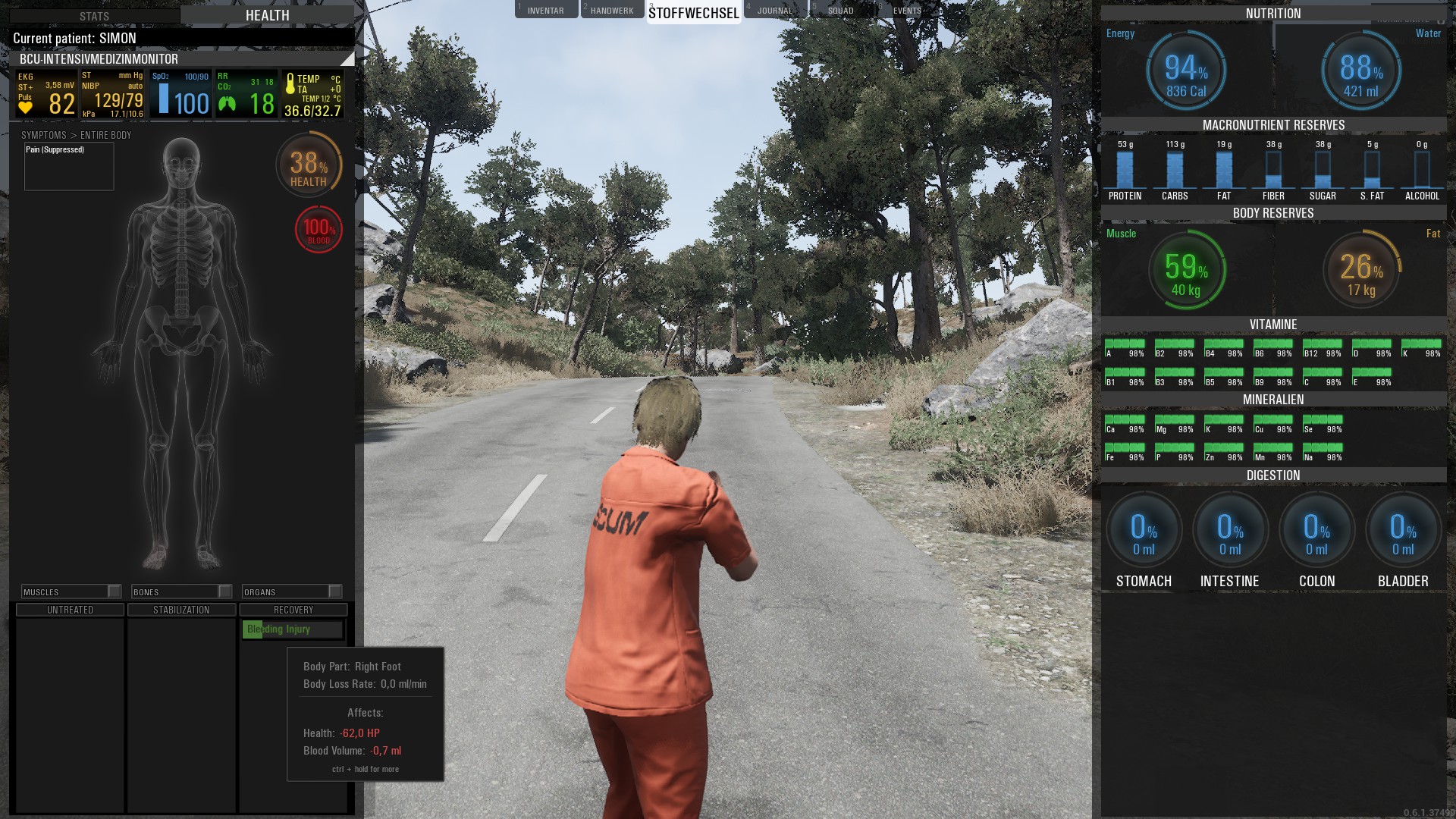
Task: Switch to the Inventar tab
Action: [x=546, y=11]
